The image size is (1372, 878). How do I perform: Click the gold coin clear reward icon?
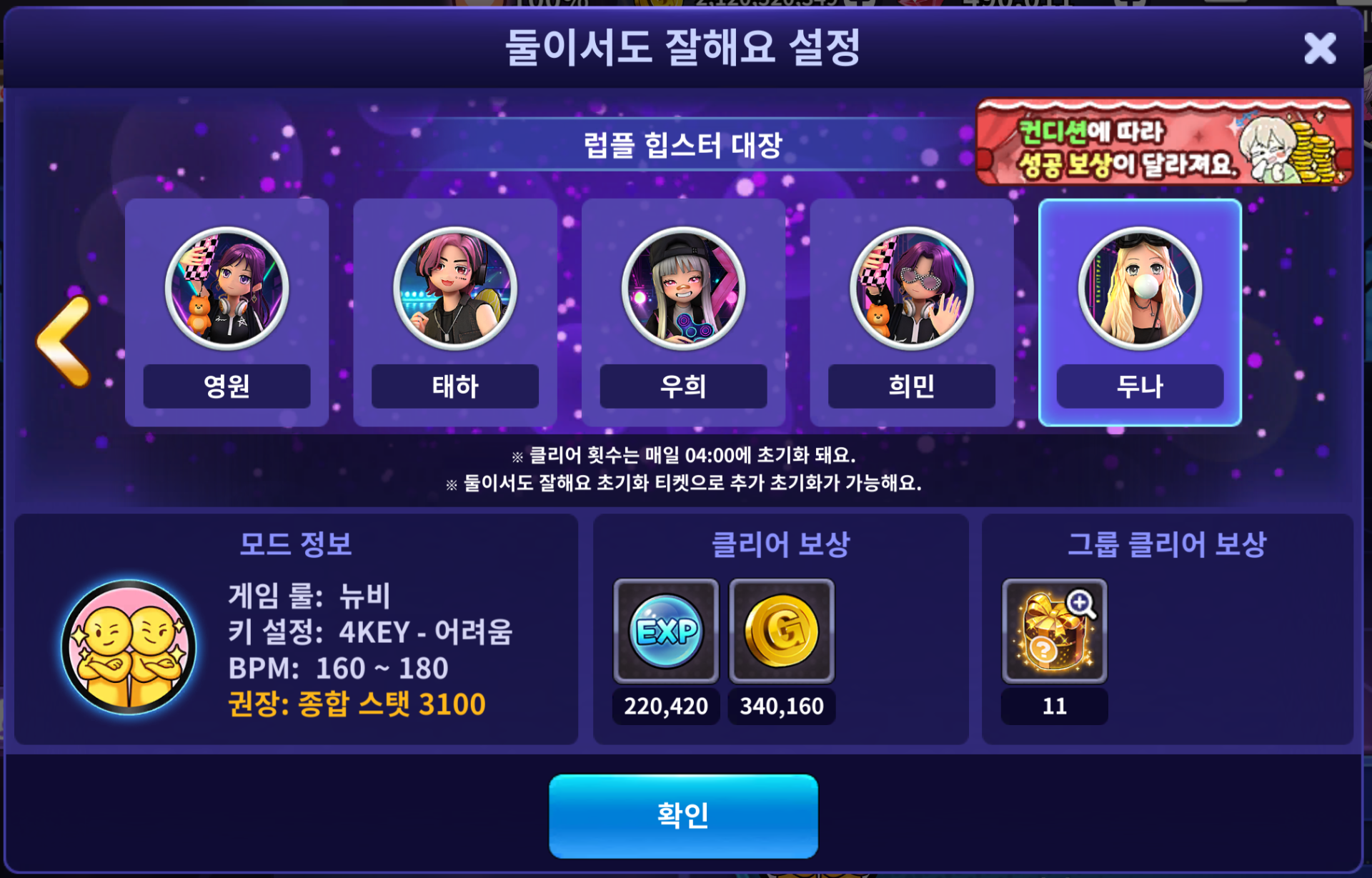pyautogui.click(x=782, y=631)
